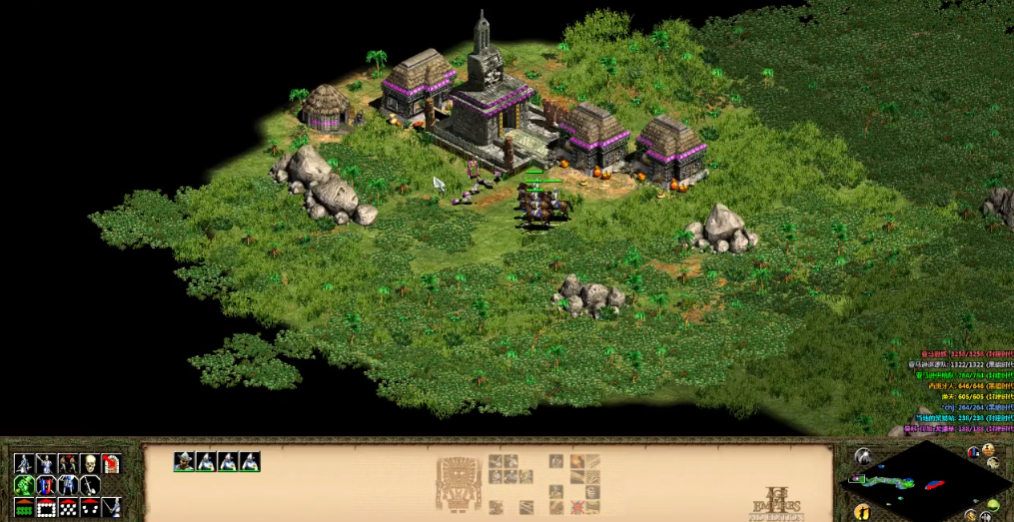Select the skull delete-unit command
This screenshot has height=522, width=1014.
point(89,463)
